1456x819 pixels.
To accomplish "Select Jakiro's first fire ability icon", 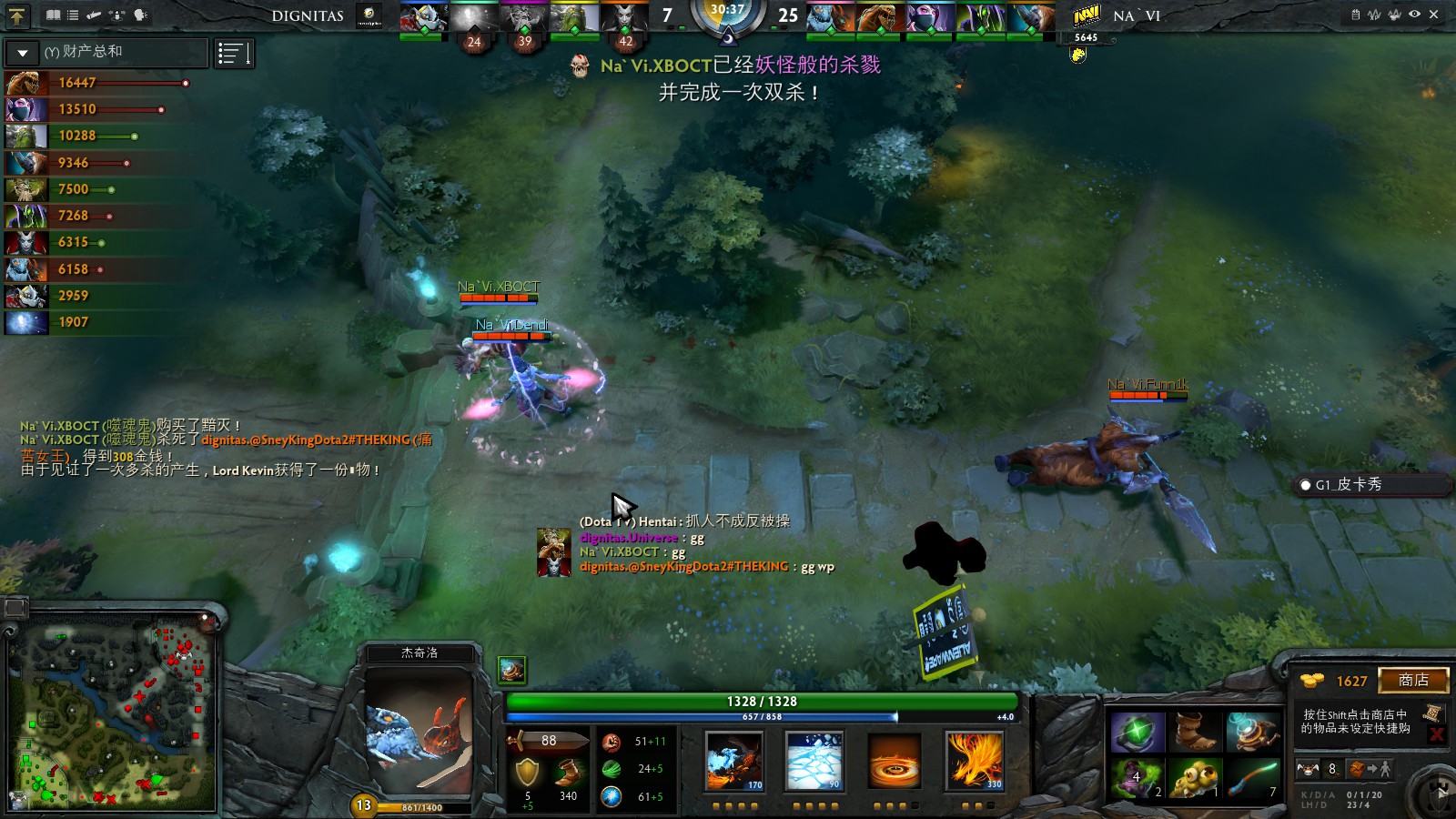I will 733,763.
